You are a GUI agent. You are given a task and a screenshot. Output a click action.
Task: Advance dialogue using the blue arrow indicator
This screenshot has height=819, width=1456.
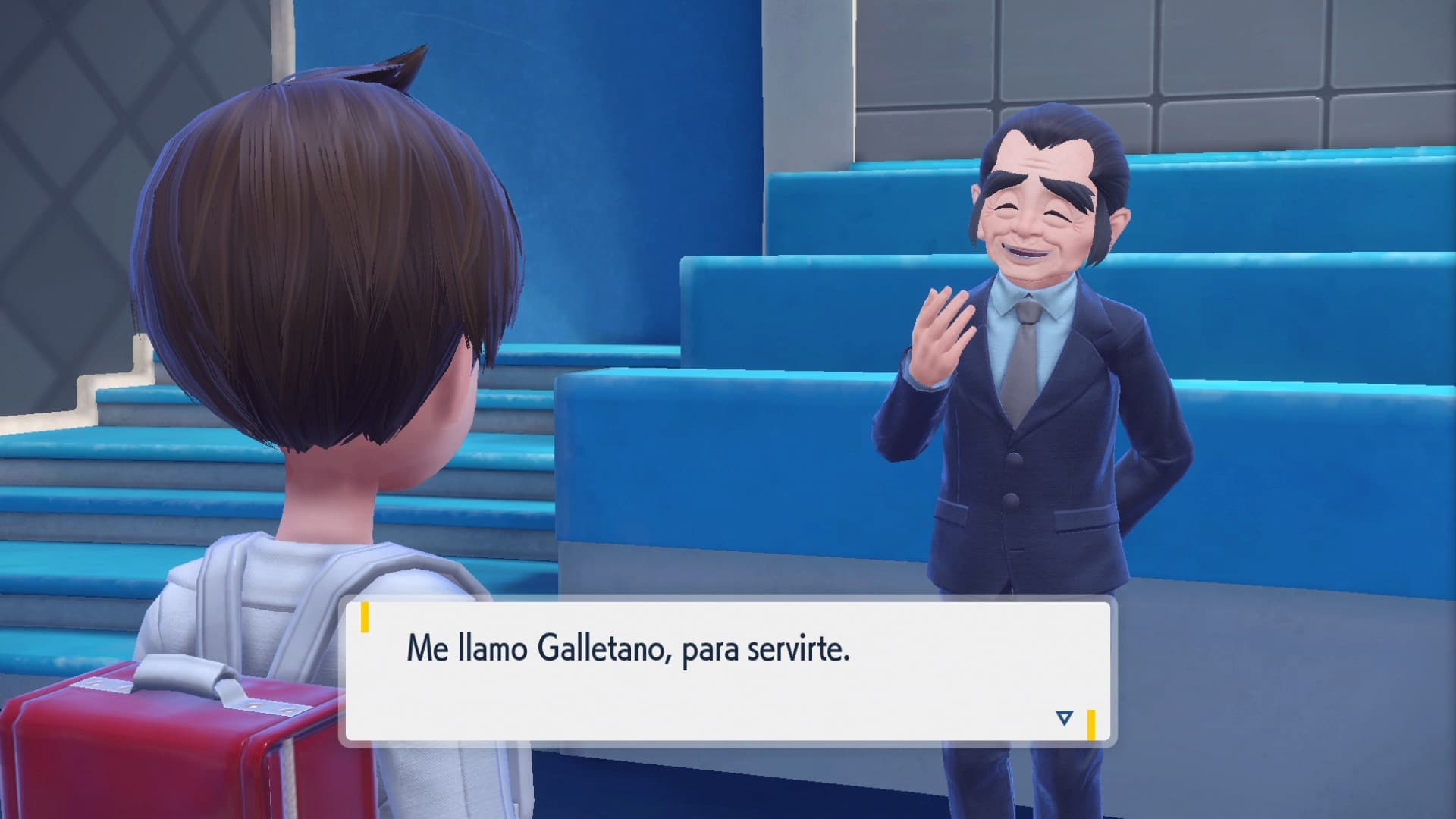click(x=1064, y=717)
